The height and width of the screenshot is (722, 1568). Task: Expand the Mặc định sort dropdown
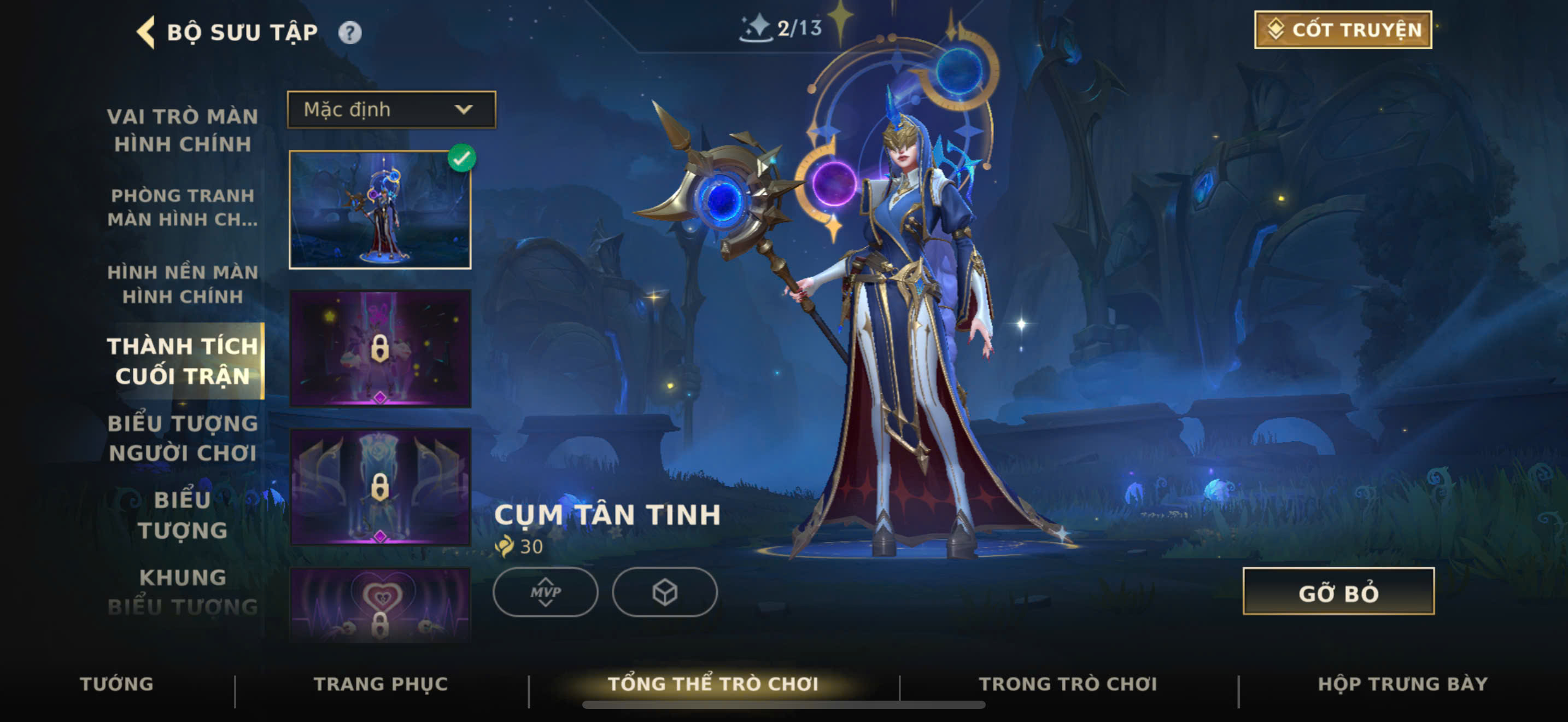click(391, 109)
